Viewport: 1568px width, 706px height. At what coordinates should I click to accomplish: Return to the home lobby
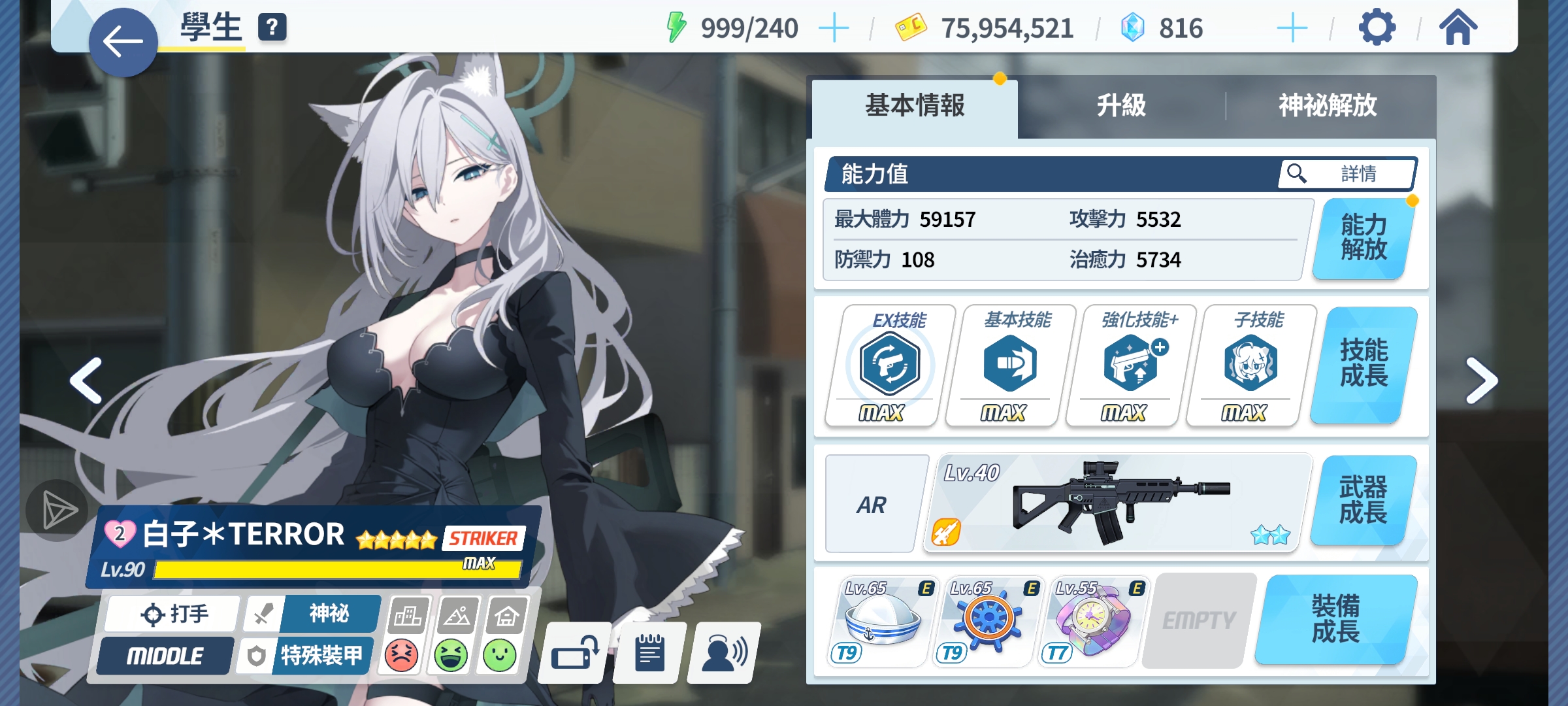coord(1458,27)
